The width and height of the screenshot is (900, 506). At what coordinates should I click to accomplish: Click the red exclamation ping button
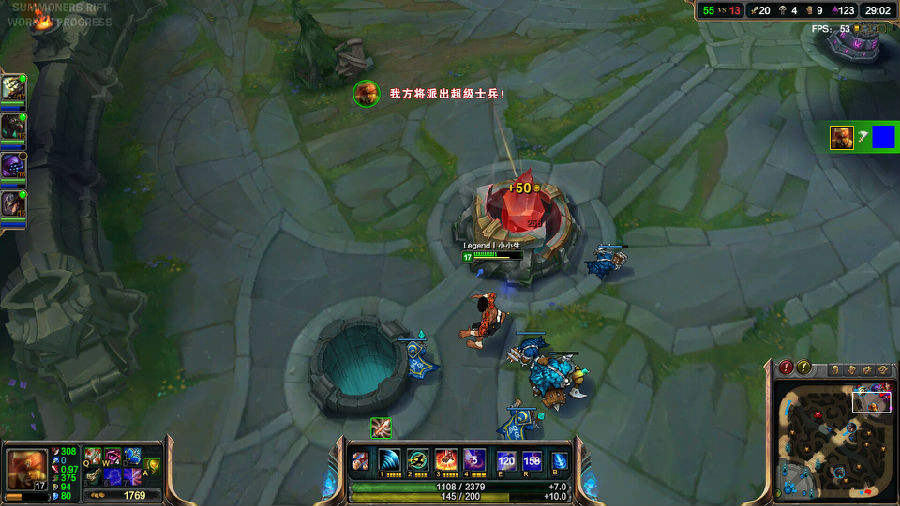pyautogui.click(x=786, y=369)
